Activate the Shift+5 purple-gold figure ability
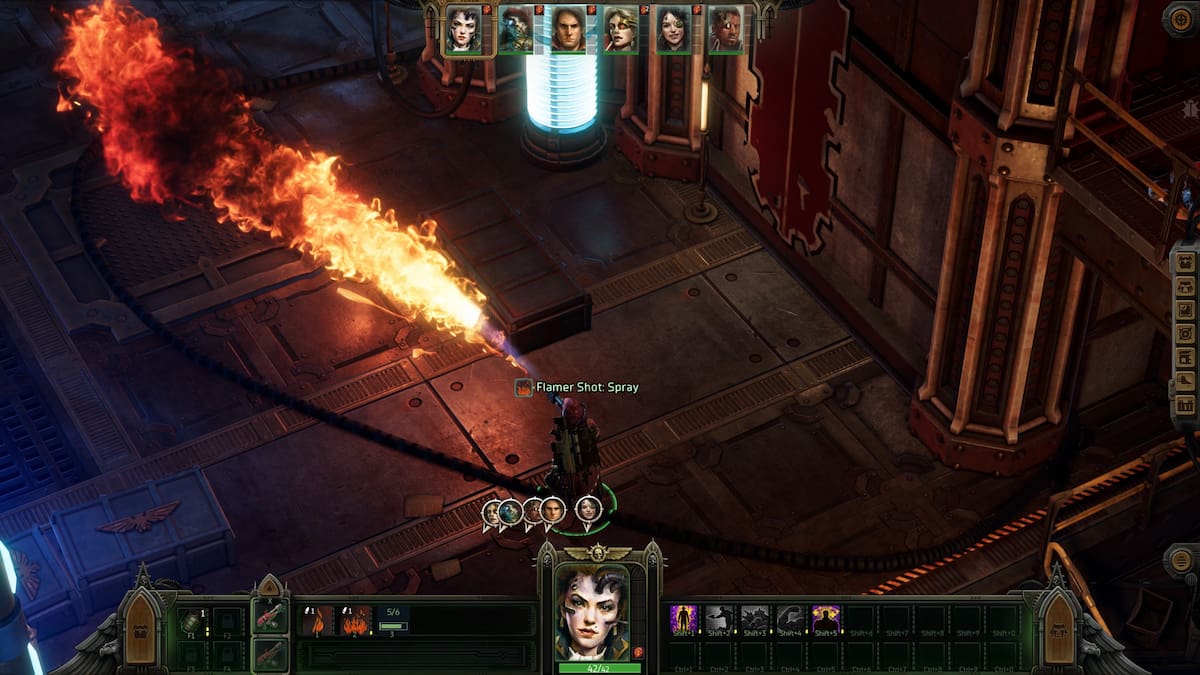 pos(826,620)
